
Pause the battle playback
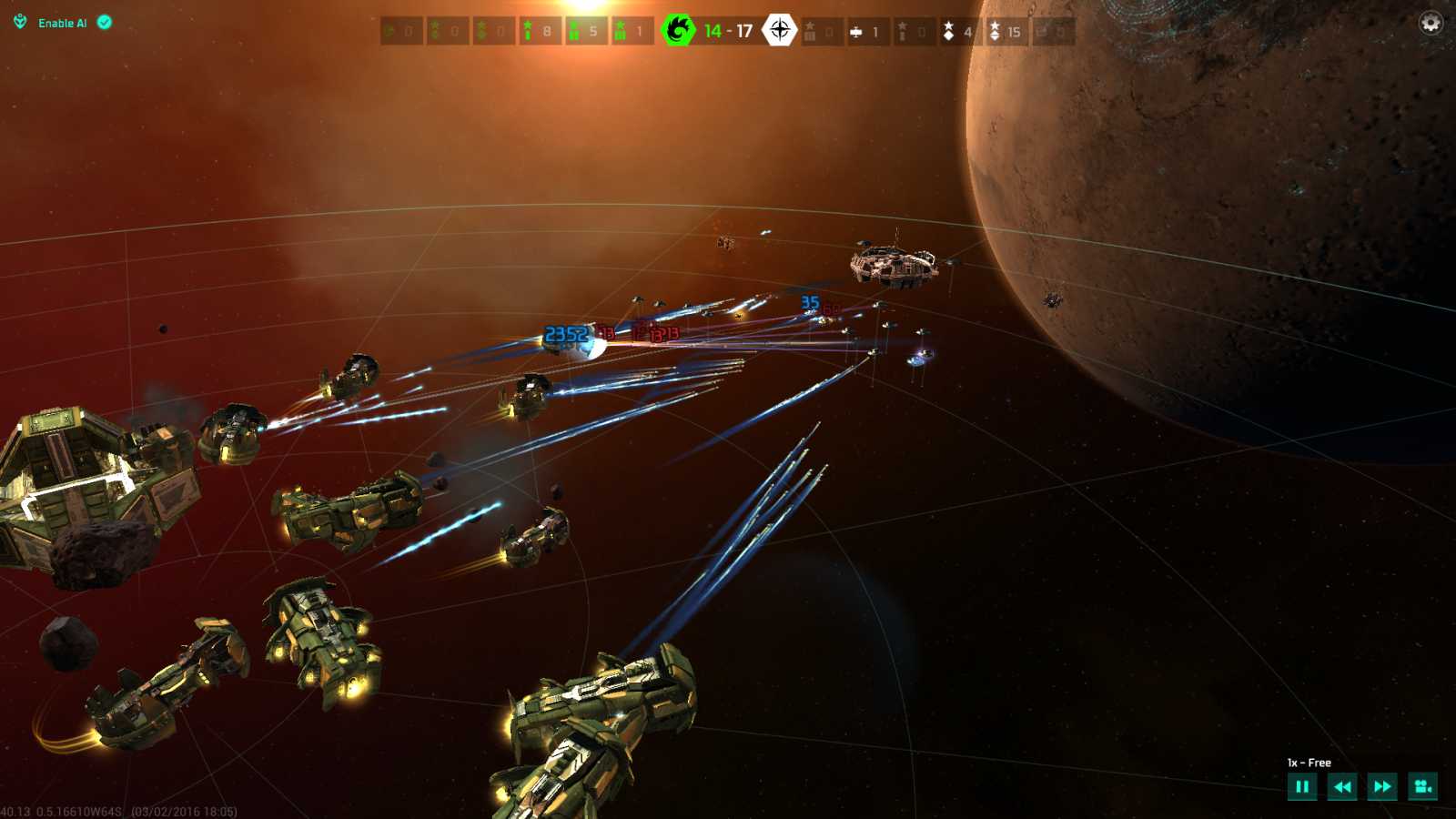1302,786
